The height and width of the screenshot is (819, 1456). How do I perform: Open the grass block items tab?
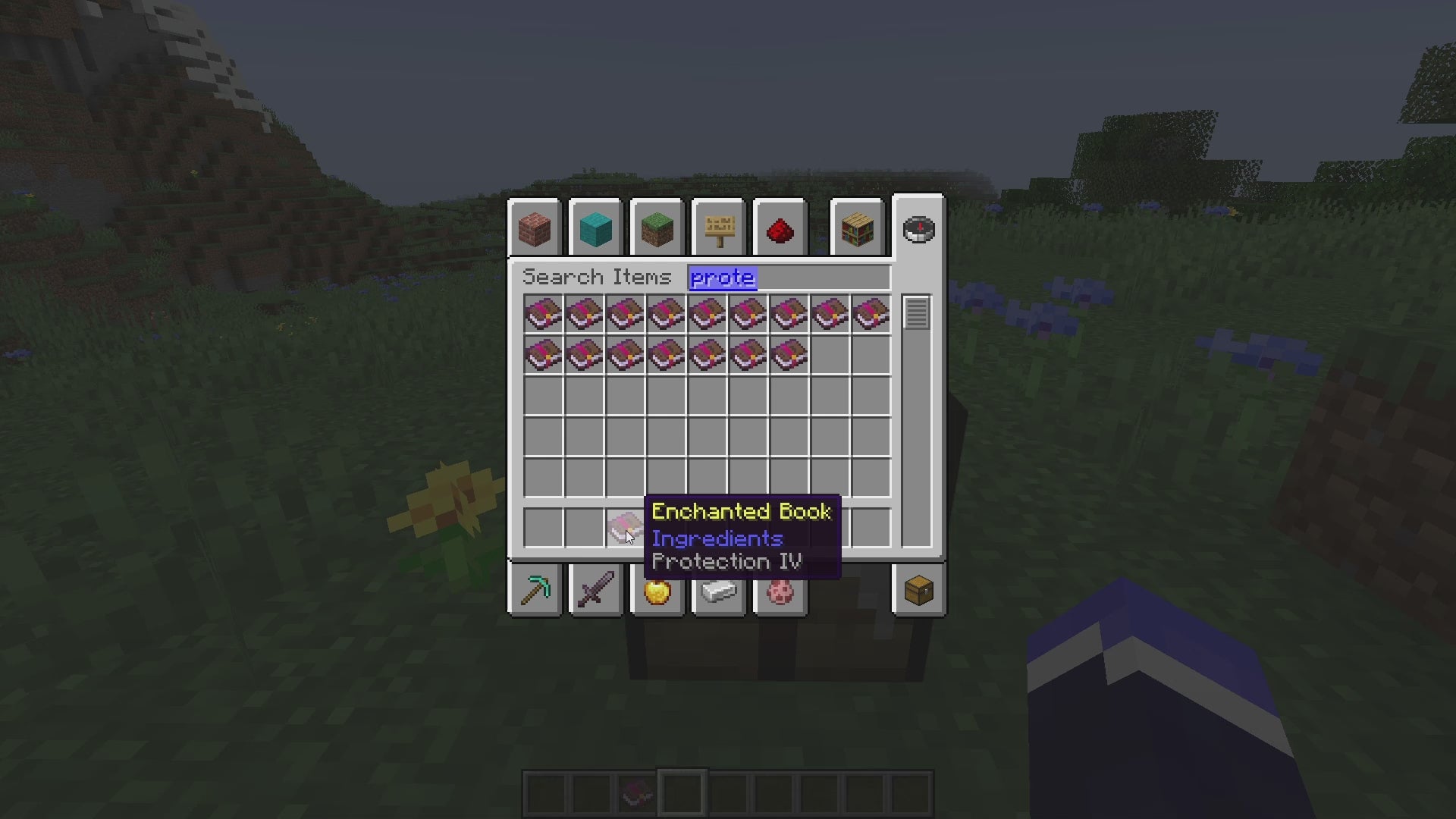pyautogui.click(x=658, y=230)
